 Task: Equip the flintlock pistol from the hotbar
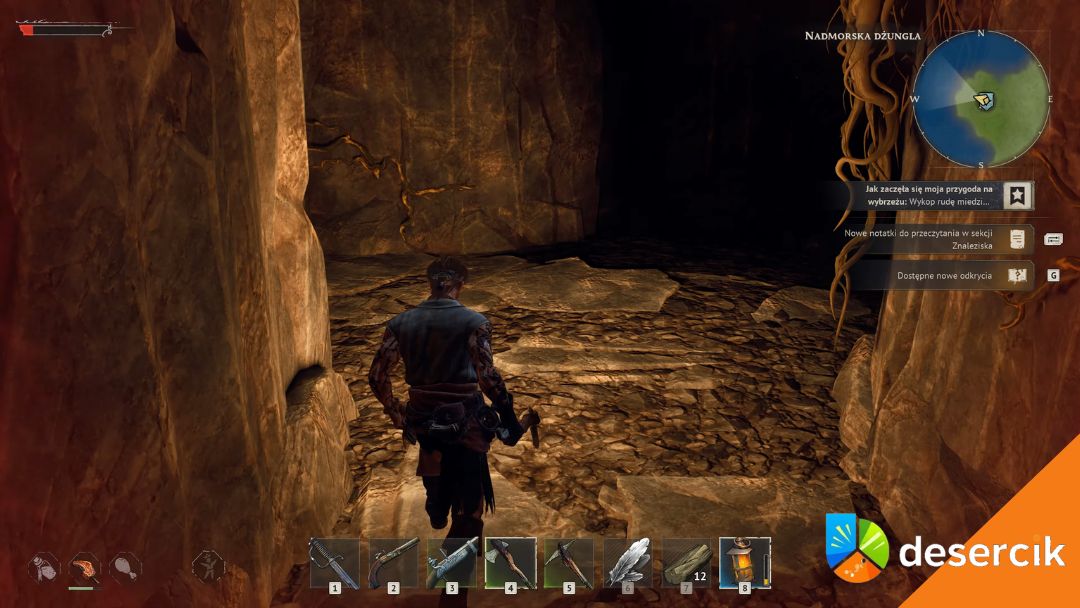(x=393, y=562)
